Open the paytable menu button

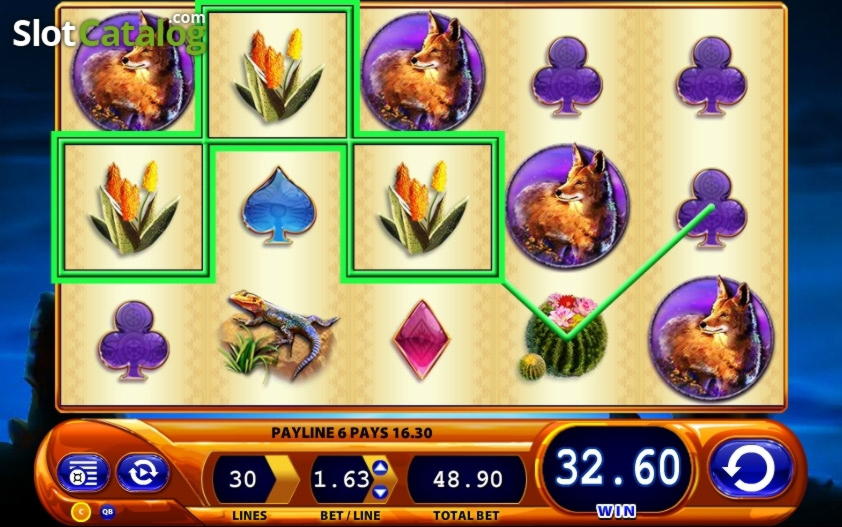tap(83, 473)
